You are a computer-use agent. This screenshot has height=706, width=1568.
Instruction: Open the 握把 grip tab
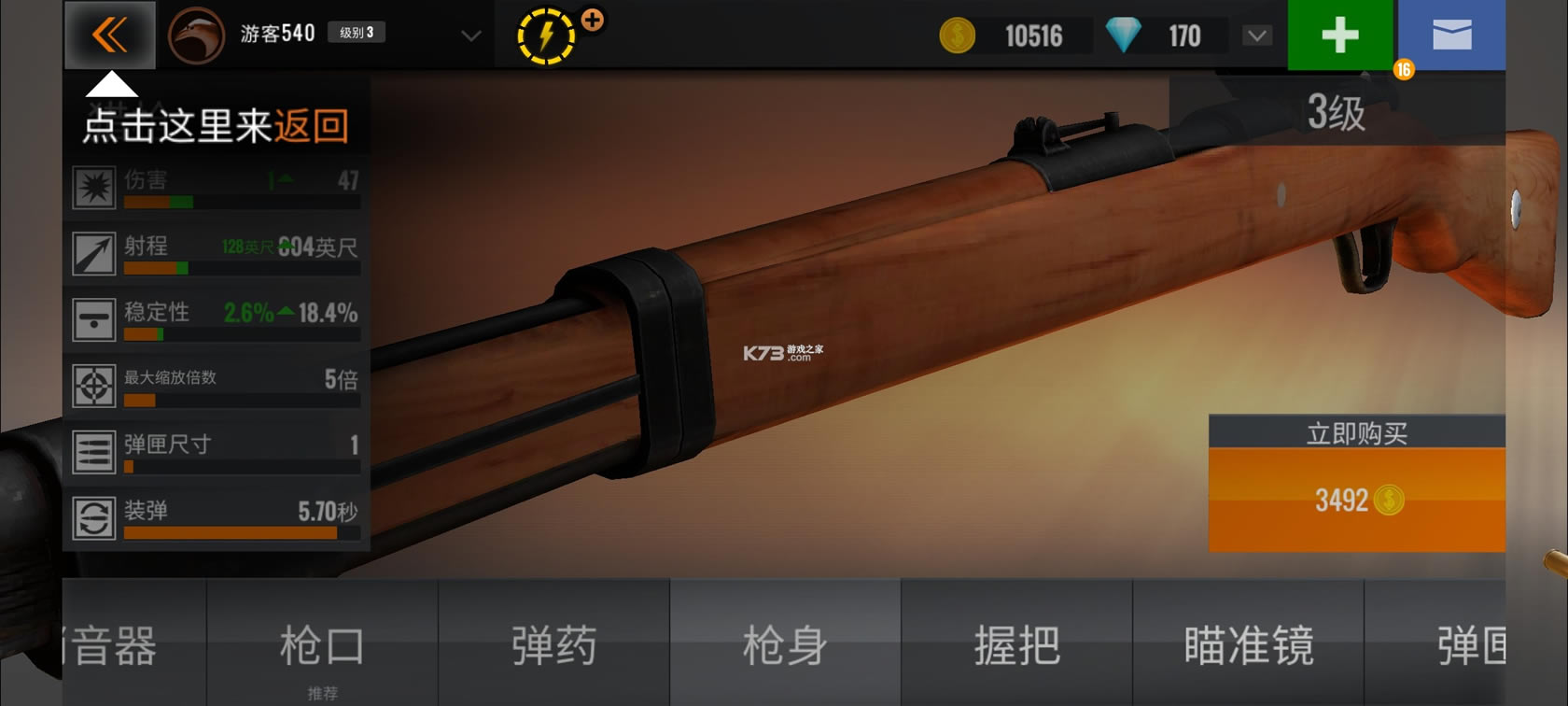pyautogui.click(x=1016, y=645)
